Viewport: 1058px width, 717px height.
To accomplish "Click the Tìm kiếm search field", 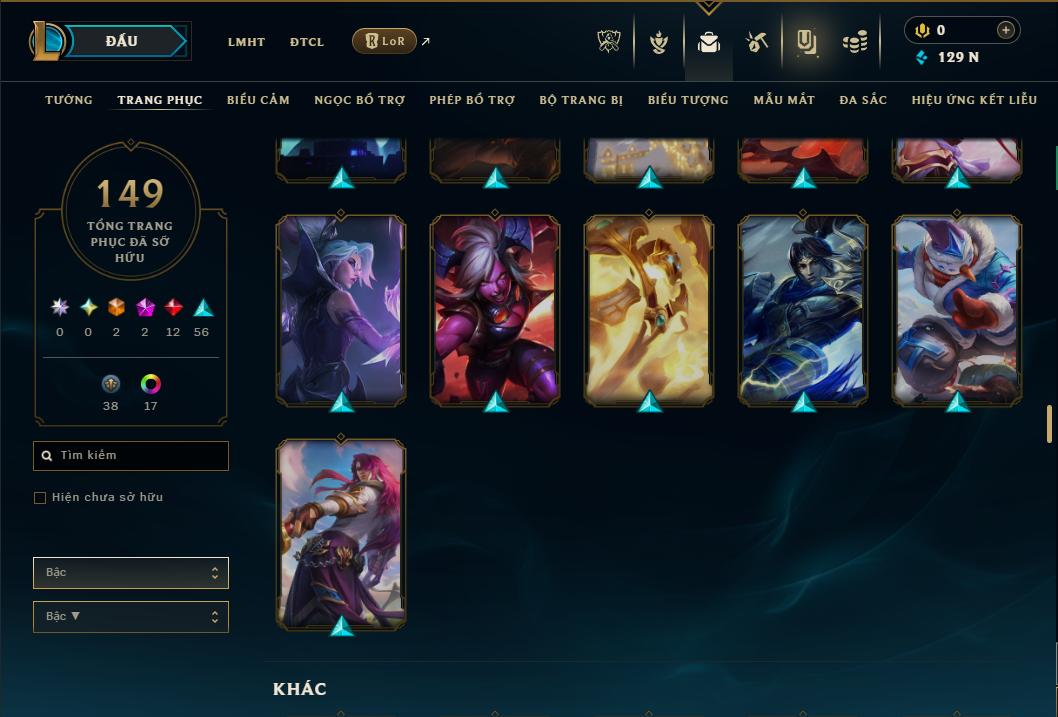I will point(131,456).
